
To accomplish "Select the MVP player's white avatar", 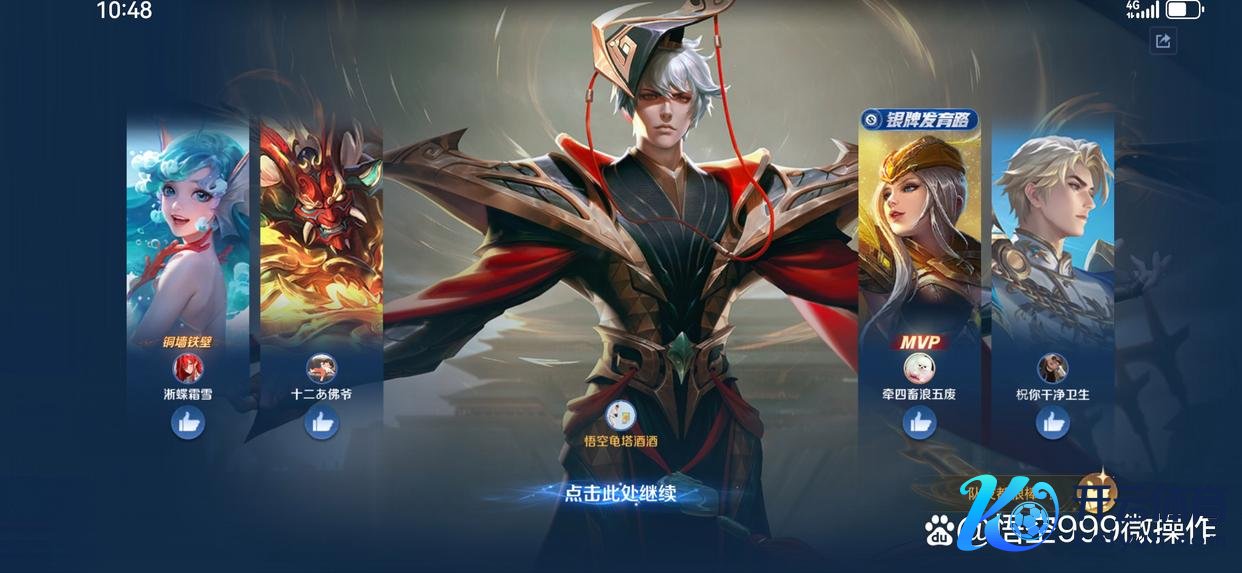I will tap(919, 368).
